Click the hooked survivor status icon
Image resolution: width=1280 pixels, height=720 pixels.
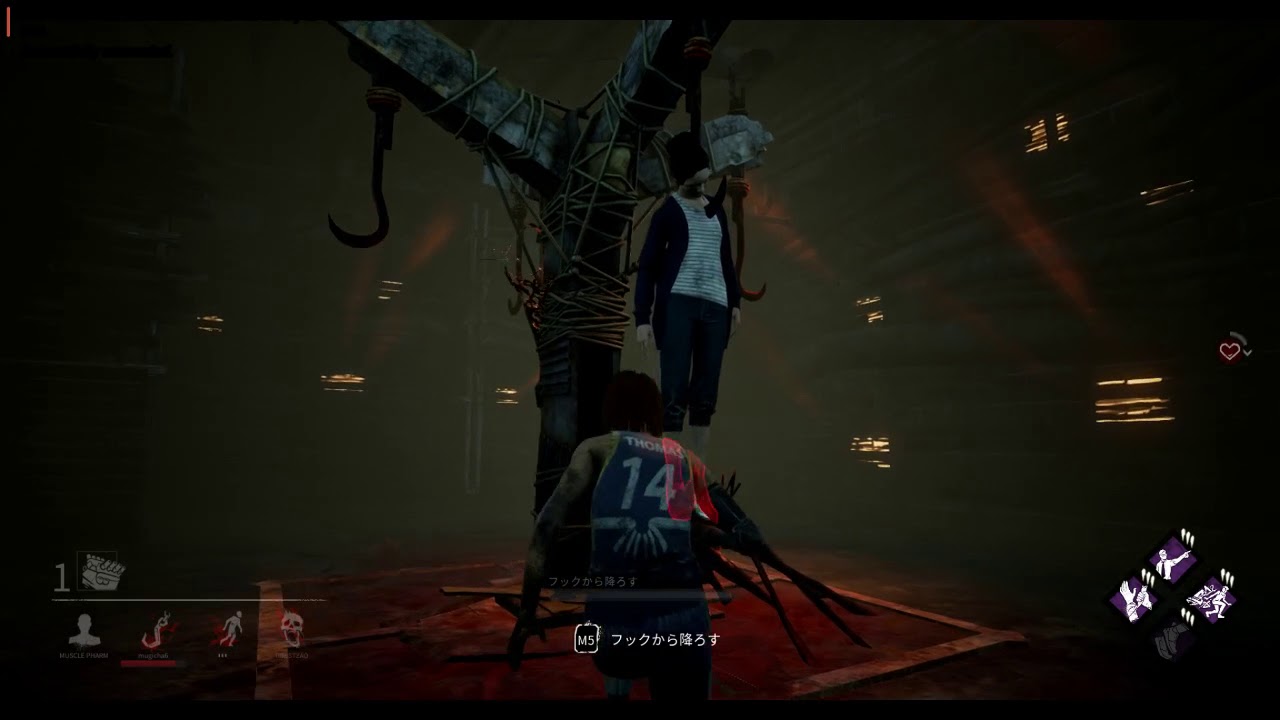tap(158, 630)
